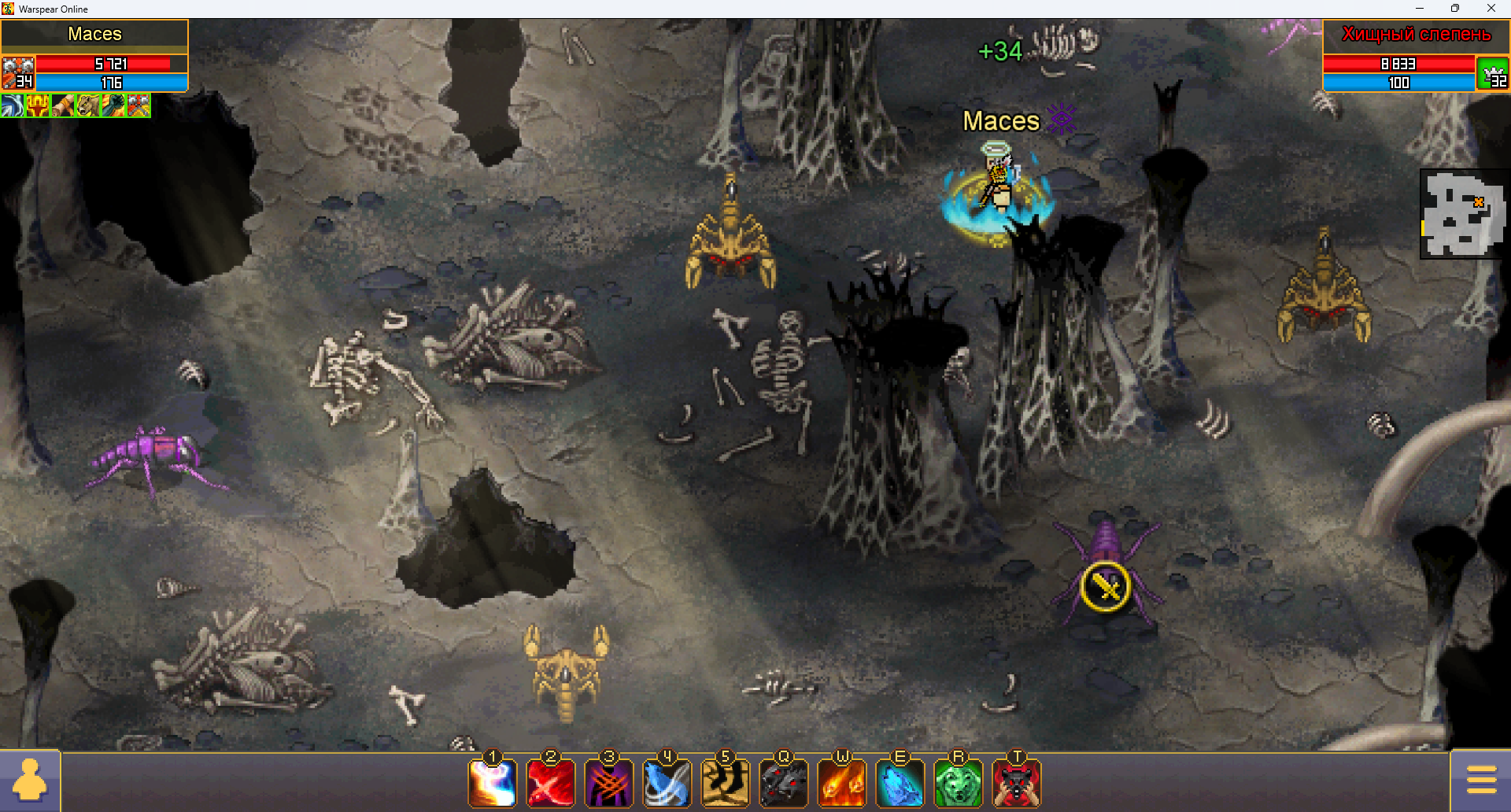Use the green bear skill
1511x812 pixels.
point(959,784)
